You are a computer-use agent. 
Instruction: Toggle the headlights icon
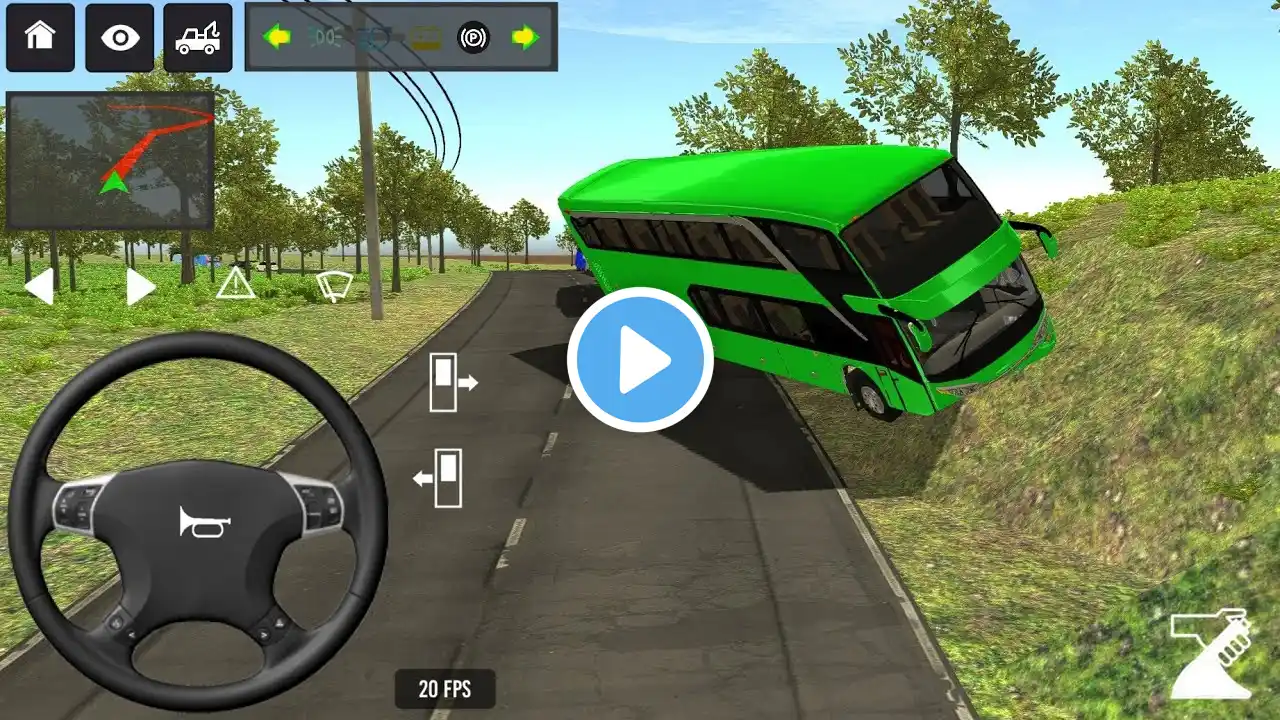point(326,38)
